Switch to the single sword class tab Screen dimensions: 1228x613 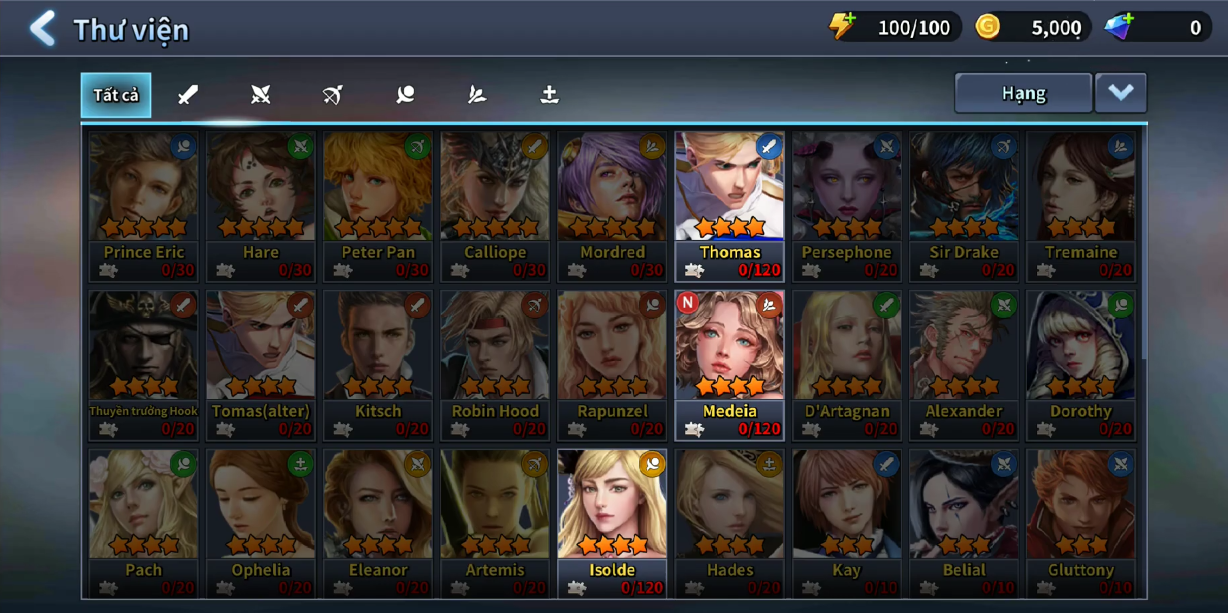tap(188, 95)
